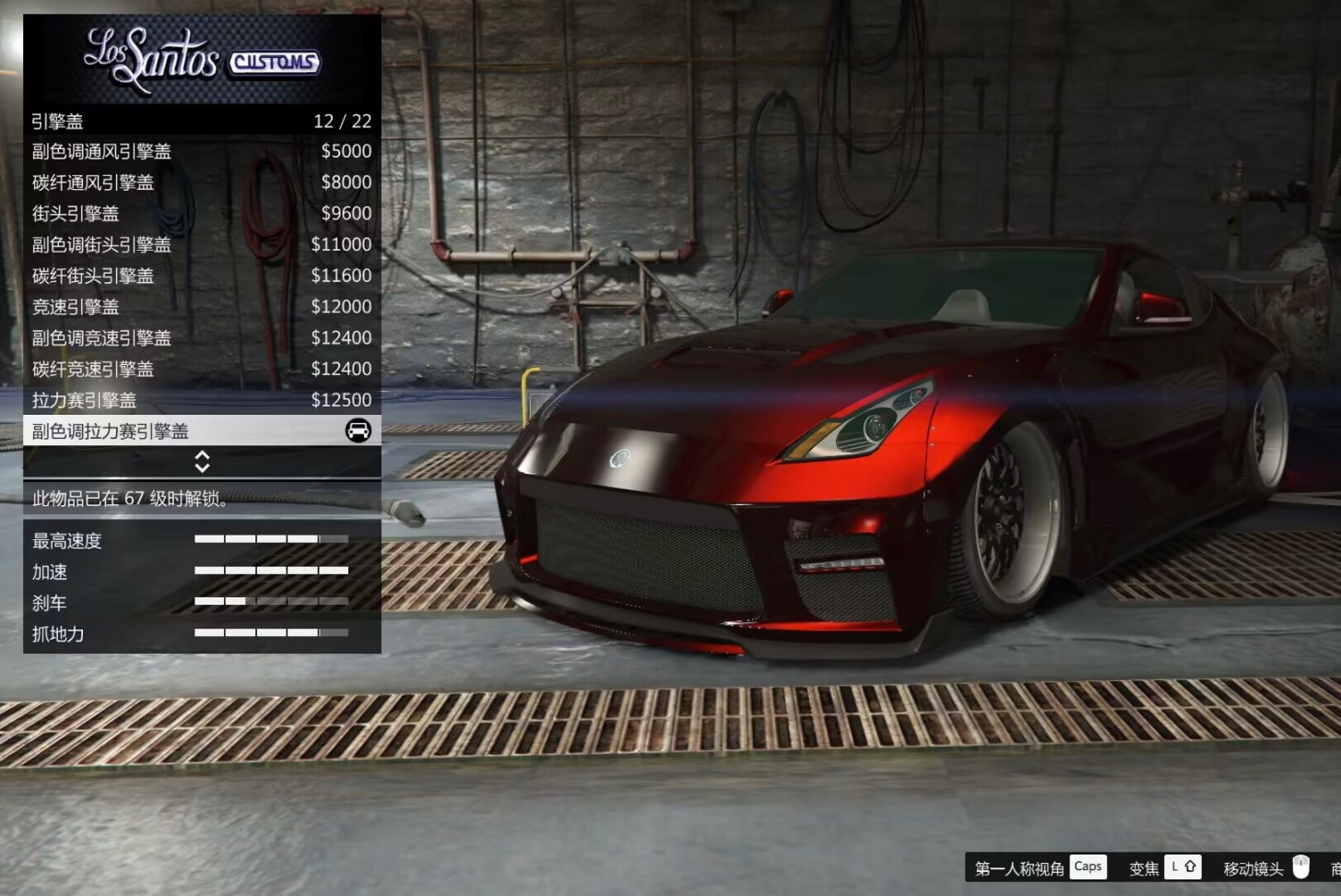The width and height of the screenshot is (1341, 896).
Task: Choose 碳纤街头引擎盖 for $11600
Action: pos(201,276)
